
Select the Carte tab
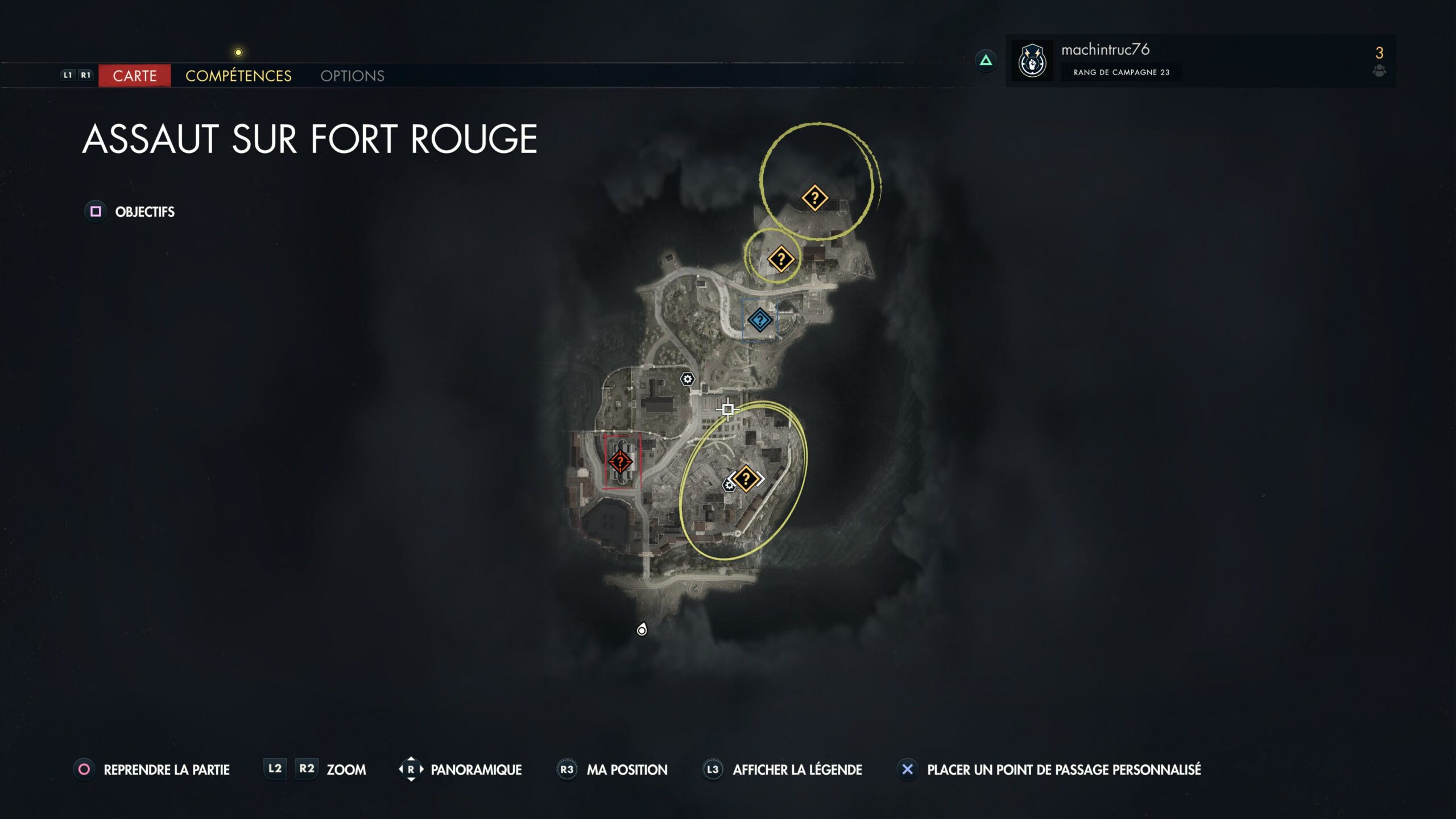click(x=134, y=76)
